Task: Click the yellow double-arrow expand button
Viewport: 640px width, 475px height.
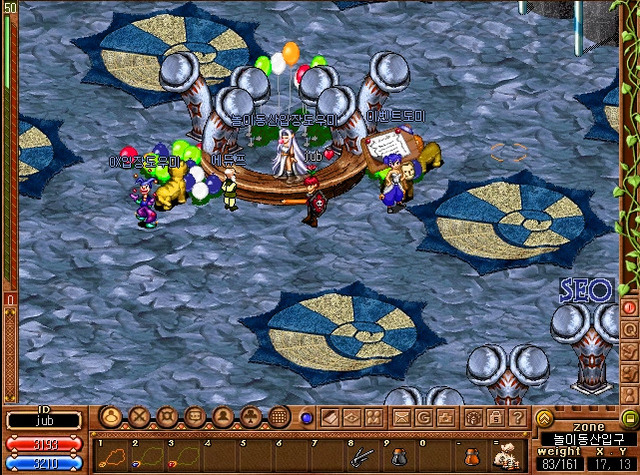Action: (544, 417)
